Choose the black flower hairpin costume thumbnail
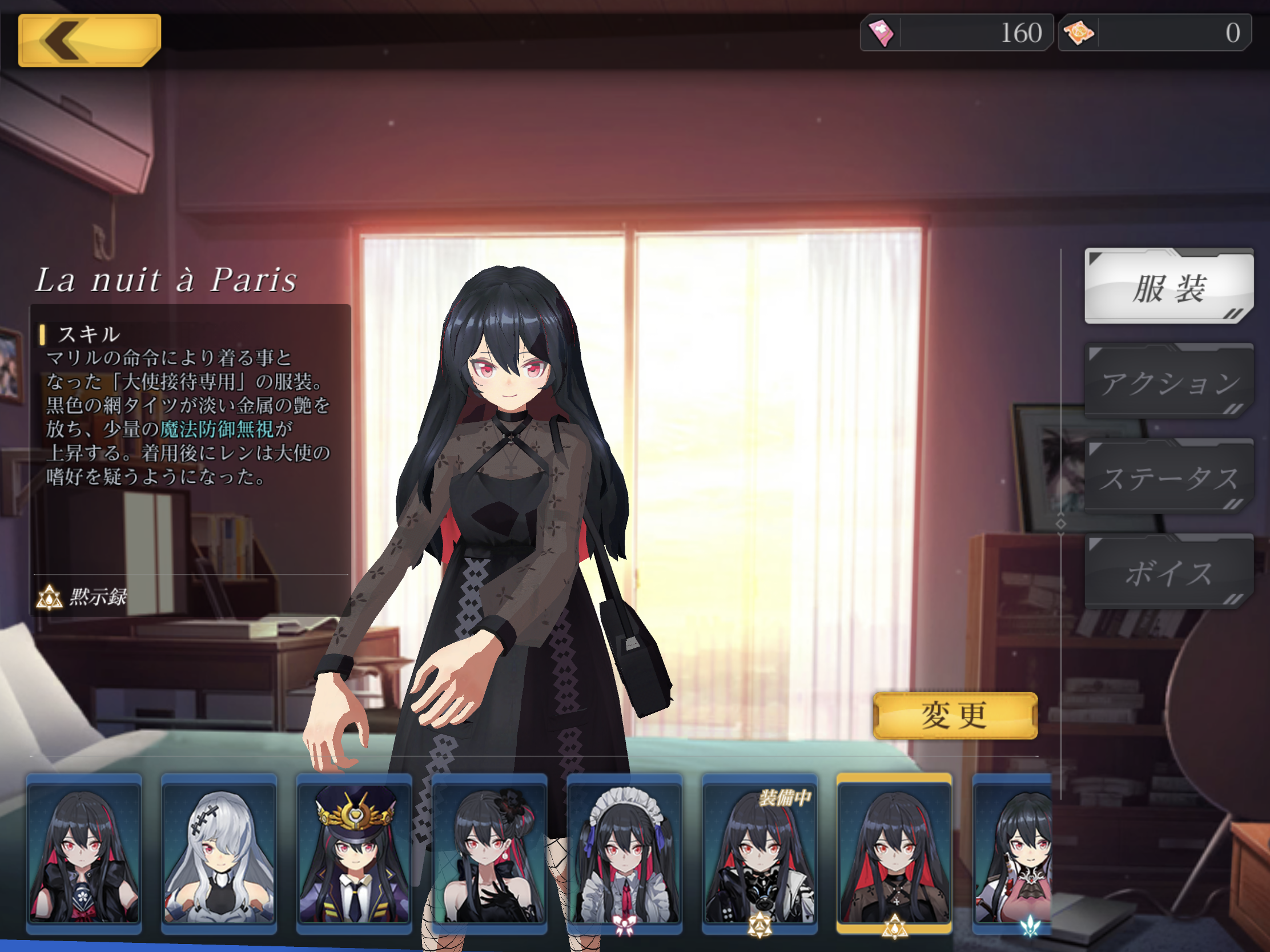The height and width of the screenshot is (952, 1270). 489,854
